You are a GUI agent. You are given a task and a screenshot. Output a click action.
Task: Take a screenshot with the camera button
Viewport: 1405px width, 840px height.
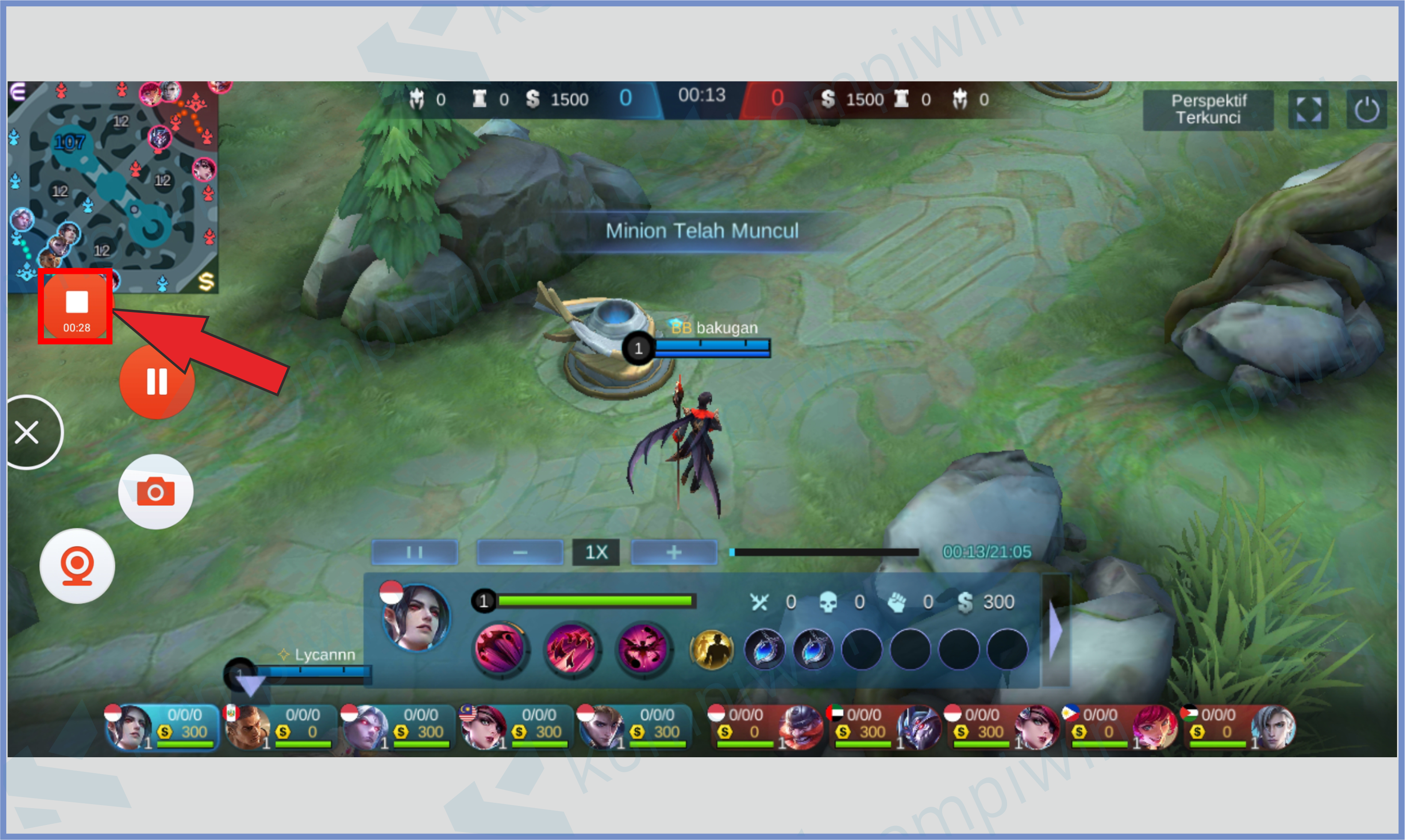point(156,491)
